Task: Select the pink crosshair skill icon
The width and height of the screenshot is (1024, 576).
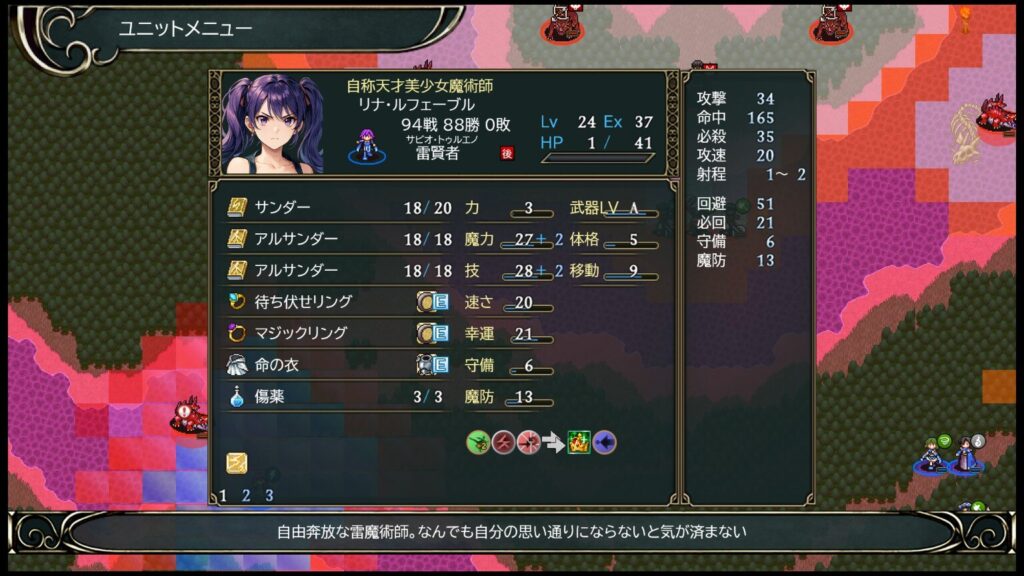Action: (529, 442)
